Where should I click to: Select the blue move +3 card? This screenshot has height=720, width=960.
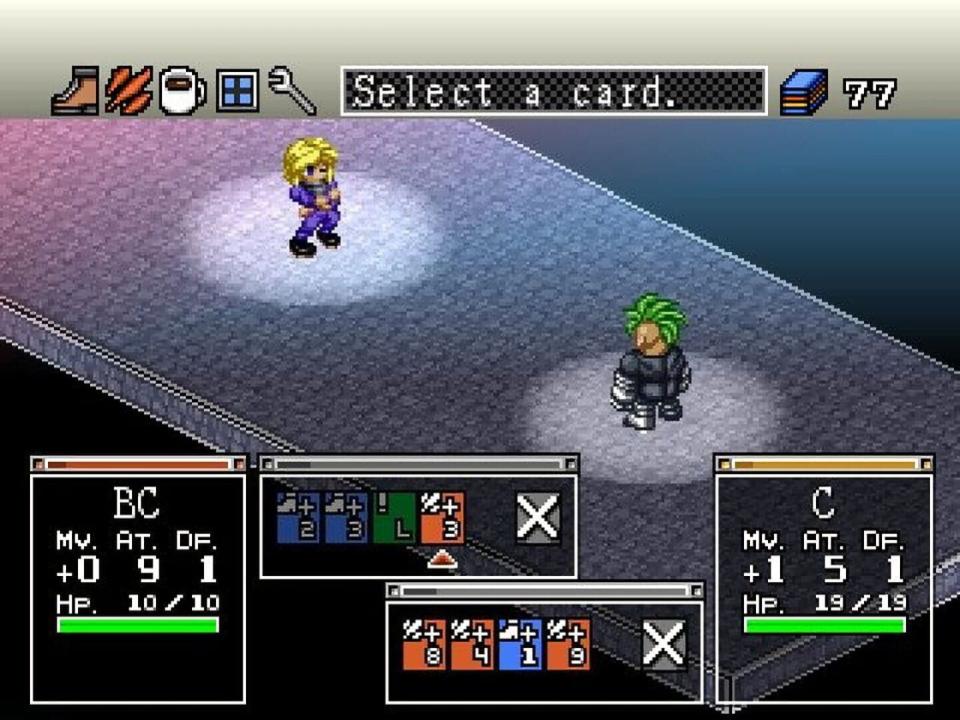[345, 517]
